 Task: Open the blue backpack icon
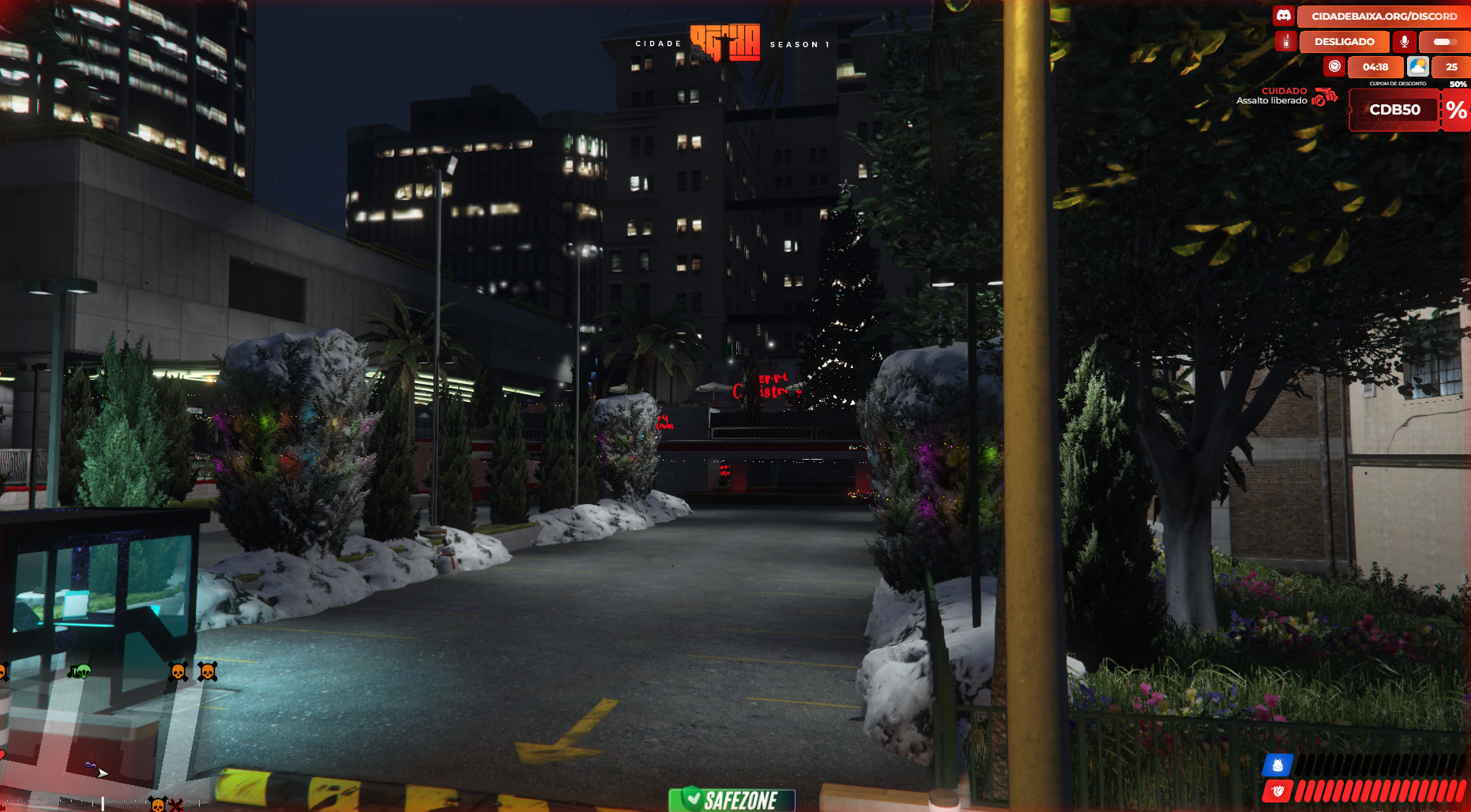click(x=1277, y=765)
